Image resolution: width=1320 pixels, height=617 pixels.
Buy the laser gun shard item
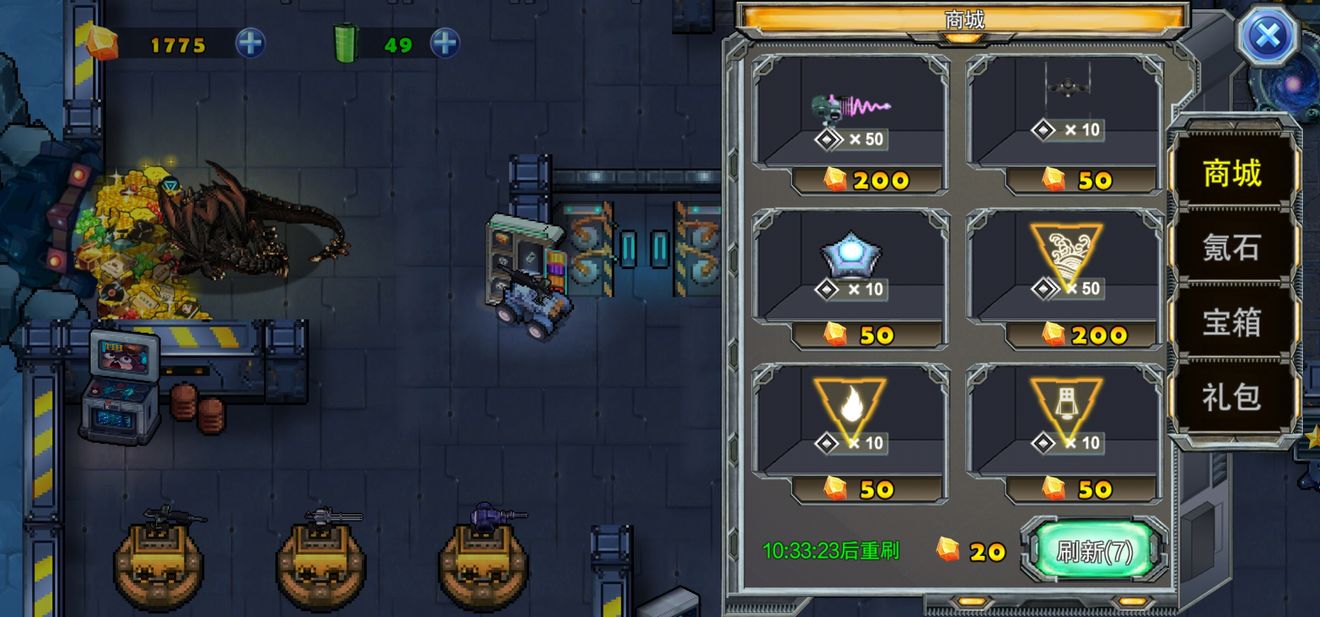[851, 124]
